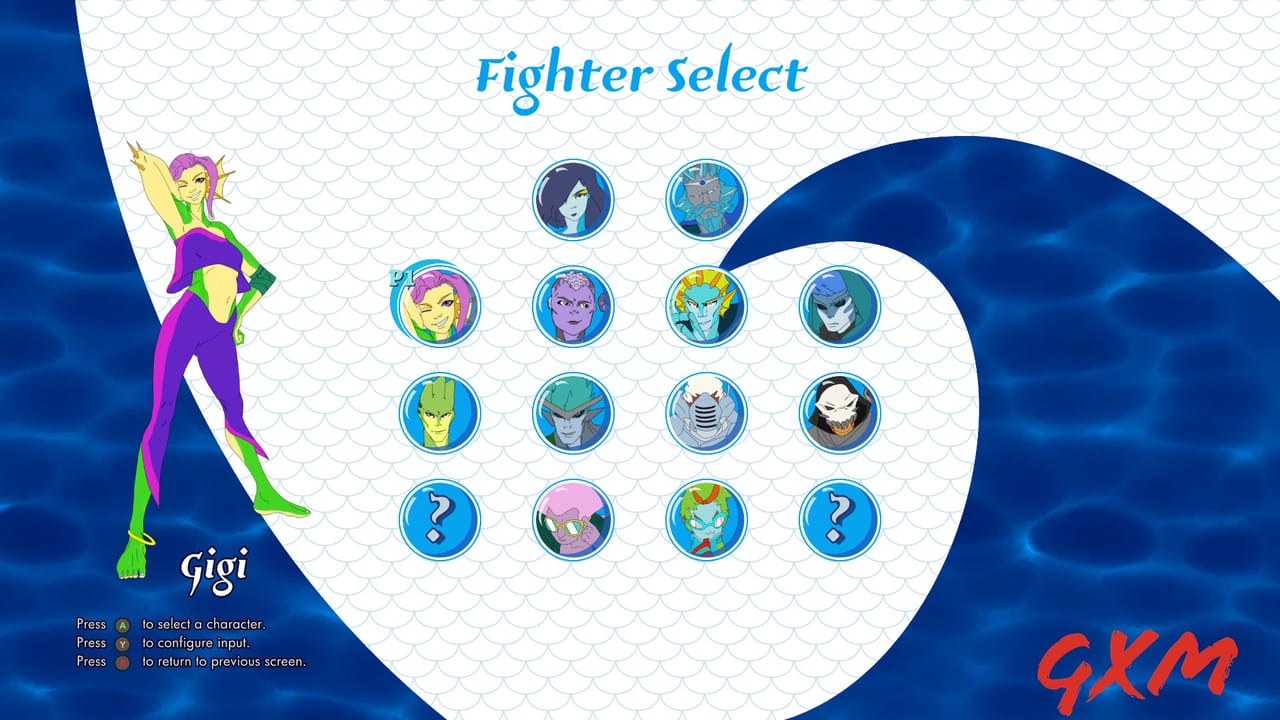Choose the green lizard-headed fighter portrait
The width and height of the screenshot is (1280, 720).
(x=438, y=417)
